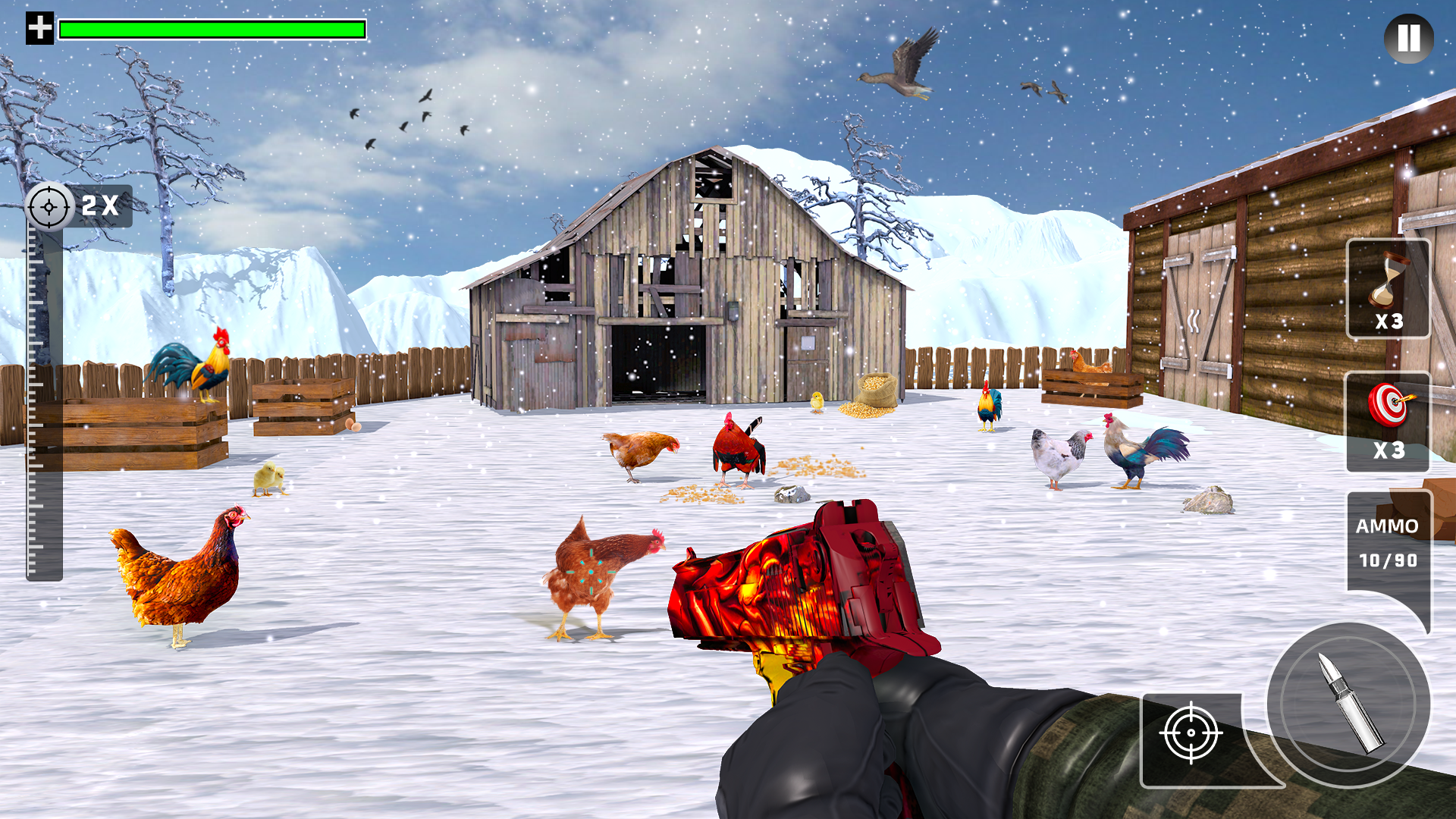Adjust the green health bar
The image size is (1456, 819).
[x=212, y=28]
